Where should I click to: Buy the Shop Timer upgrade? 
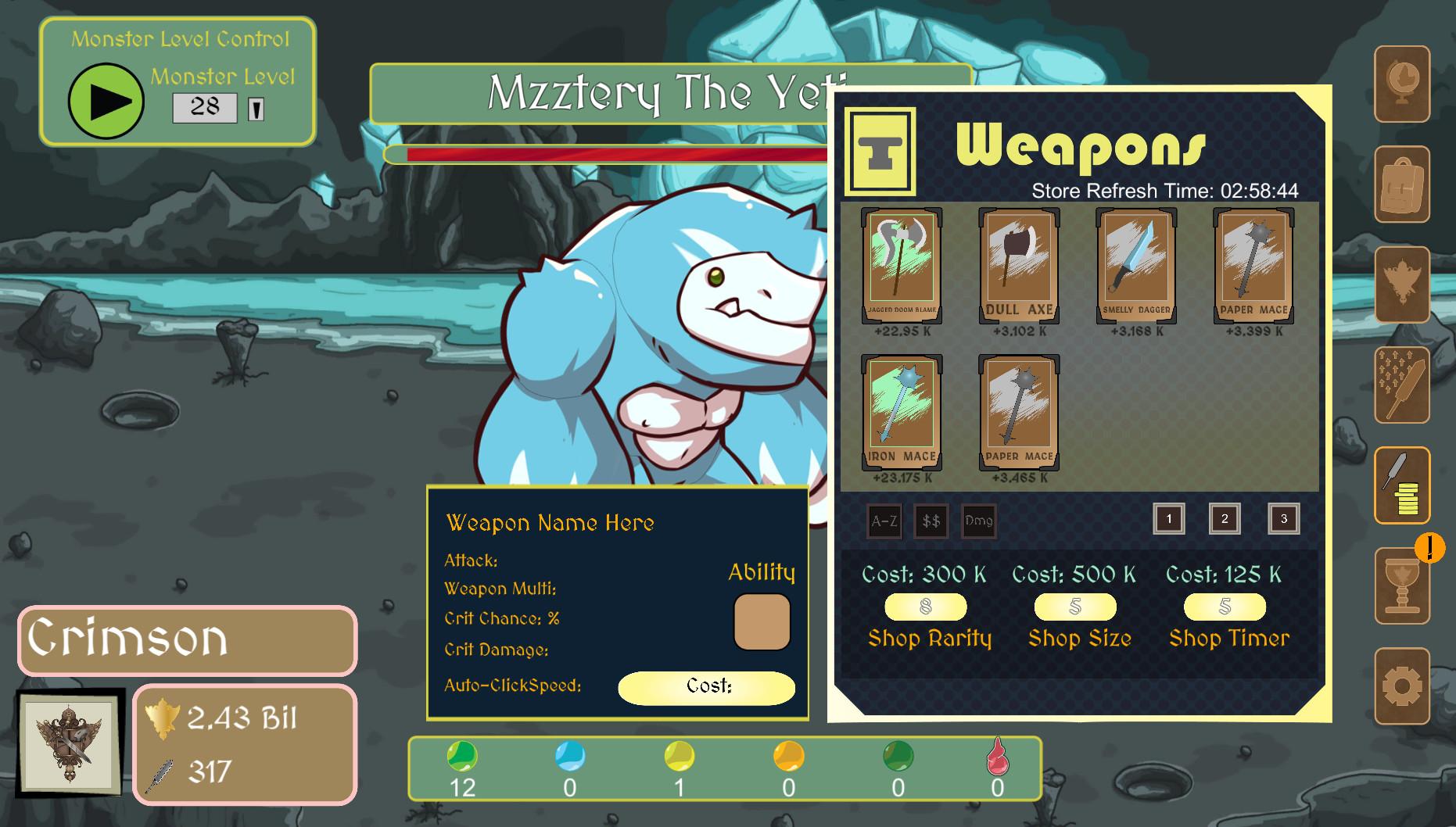tap(1225, 607)
